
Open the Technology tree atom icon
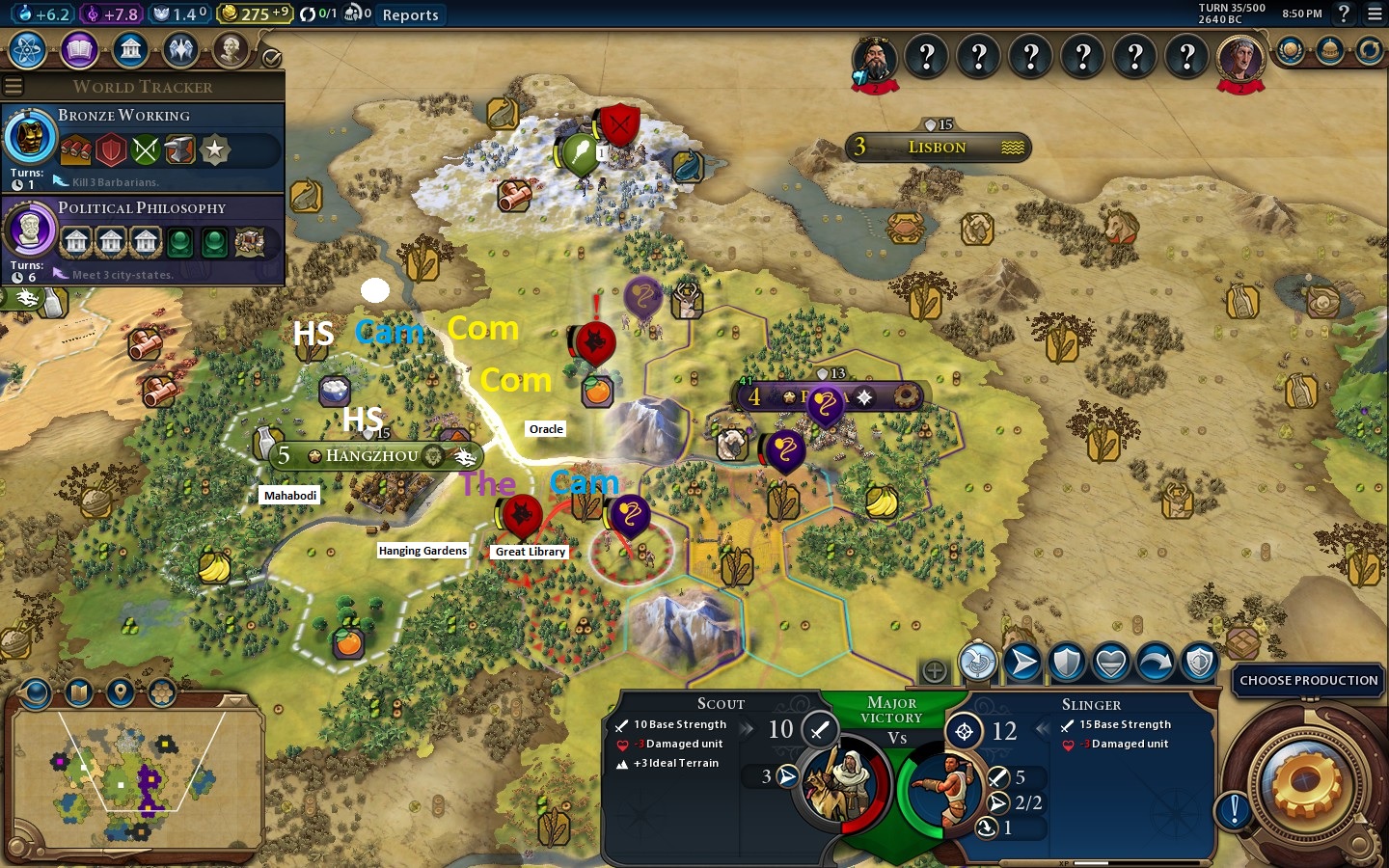click(x=28, y=49)
